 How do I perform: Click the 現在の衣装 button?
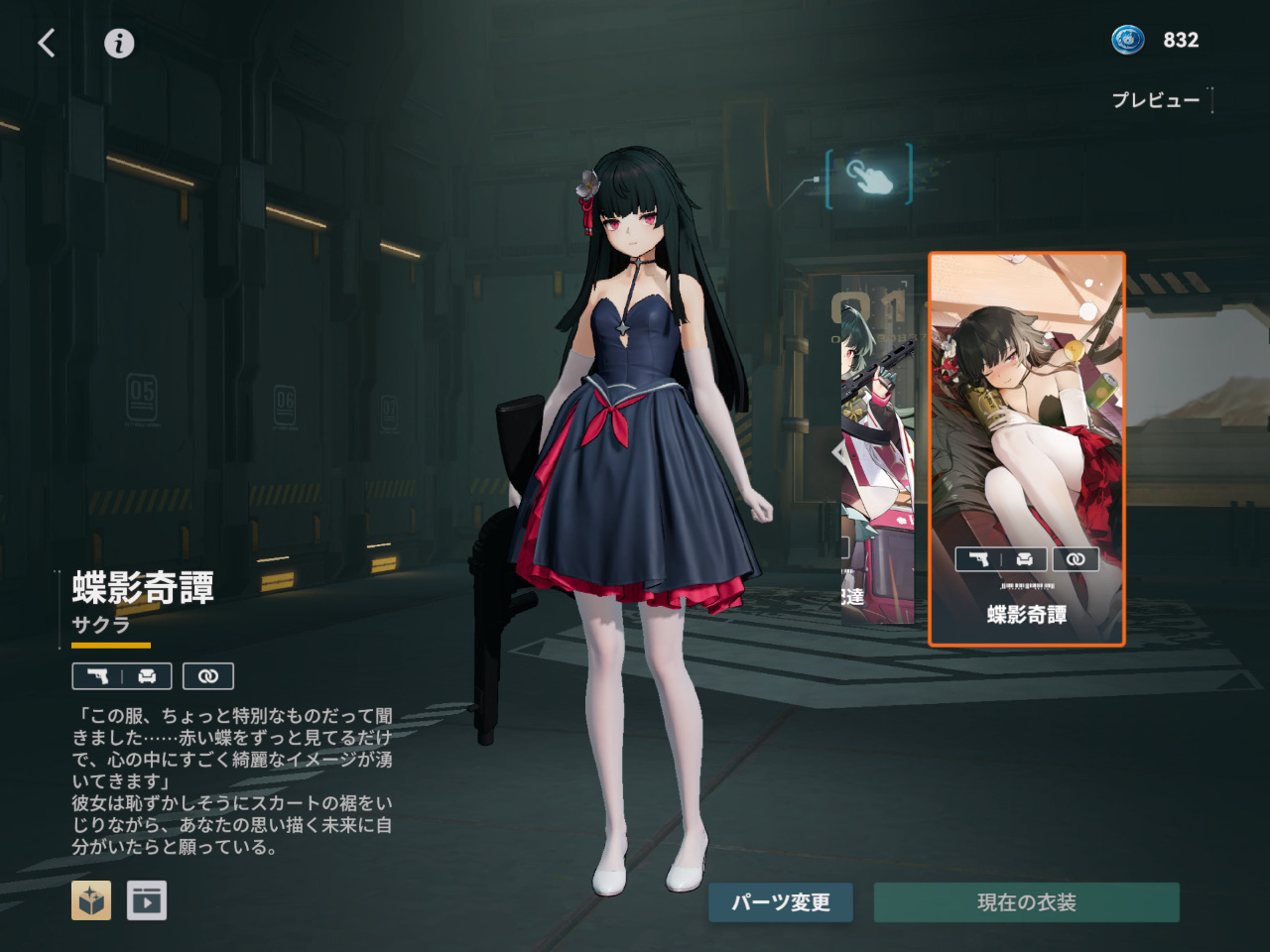tap(1026, 902)
